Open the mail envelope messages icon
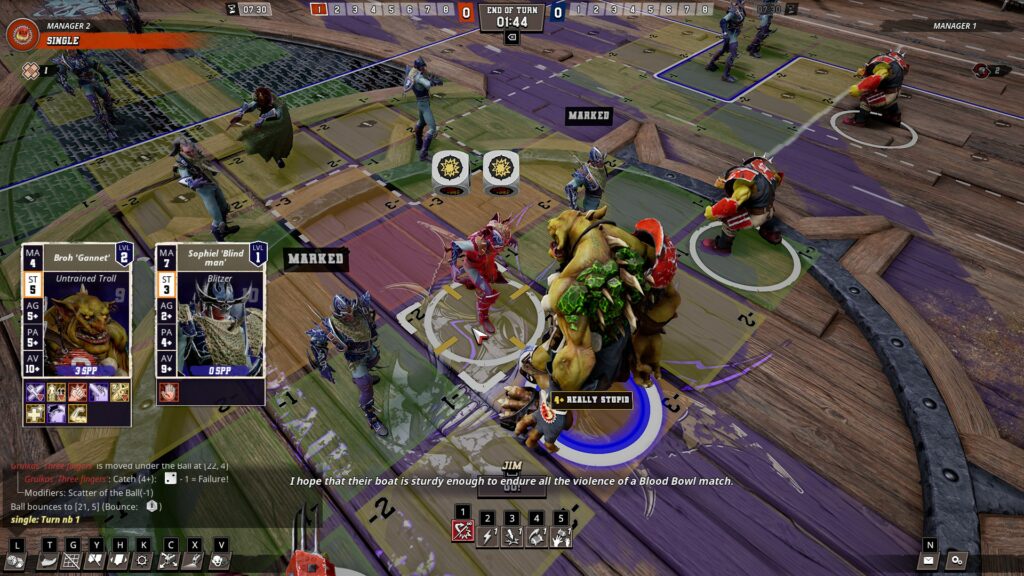This screenshot has height=576, width=1024. pos(928,561)
